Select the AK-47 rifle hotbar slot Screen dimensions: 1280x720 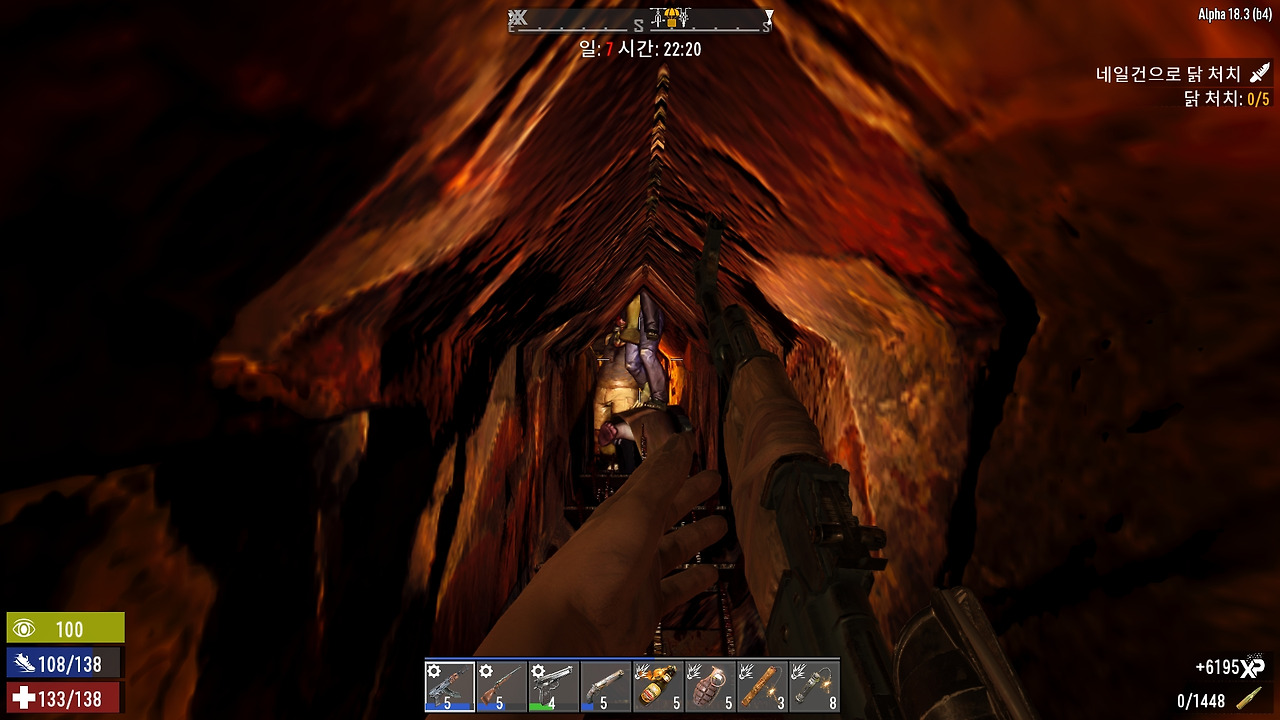click(450, 686)
